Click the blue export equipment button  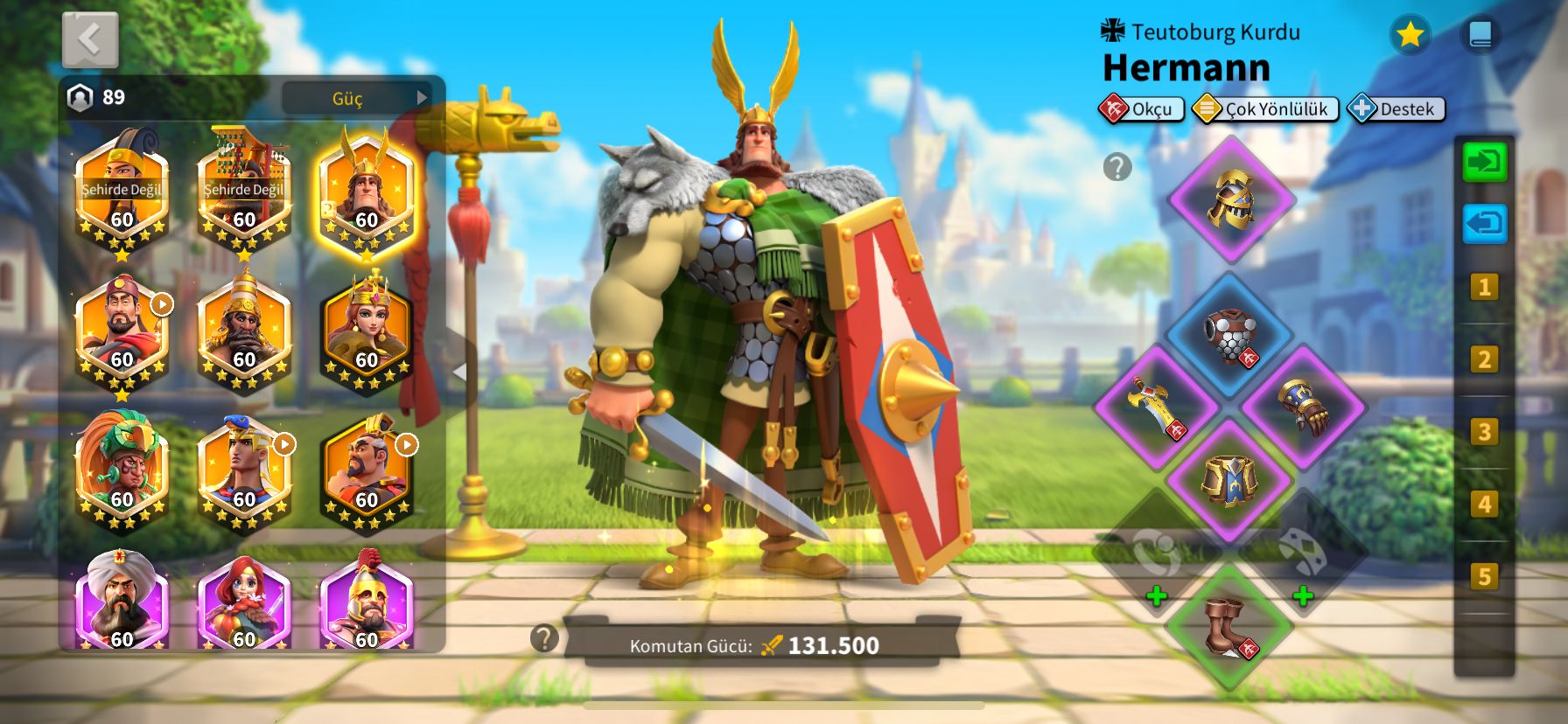click(1485, 224)
